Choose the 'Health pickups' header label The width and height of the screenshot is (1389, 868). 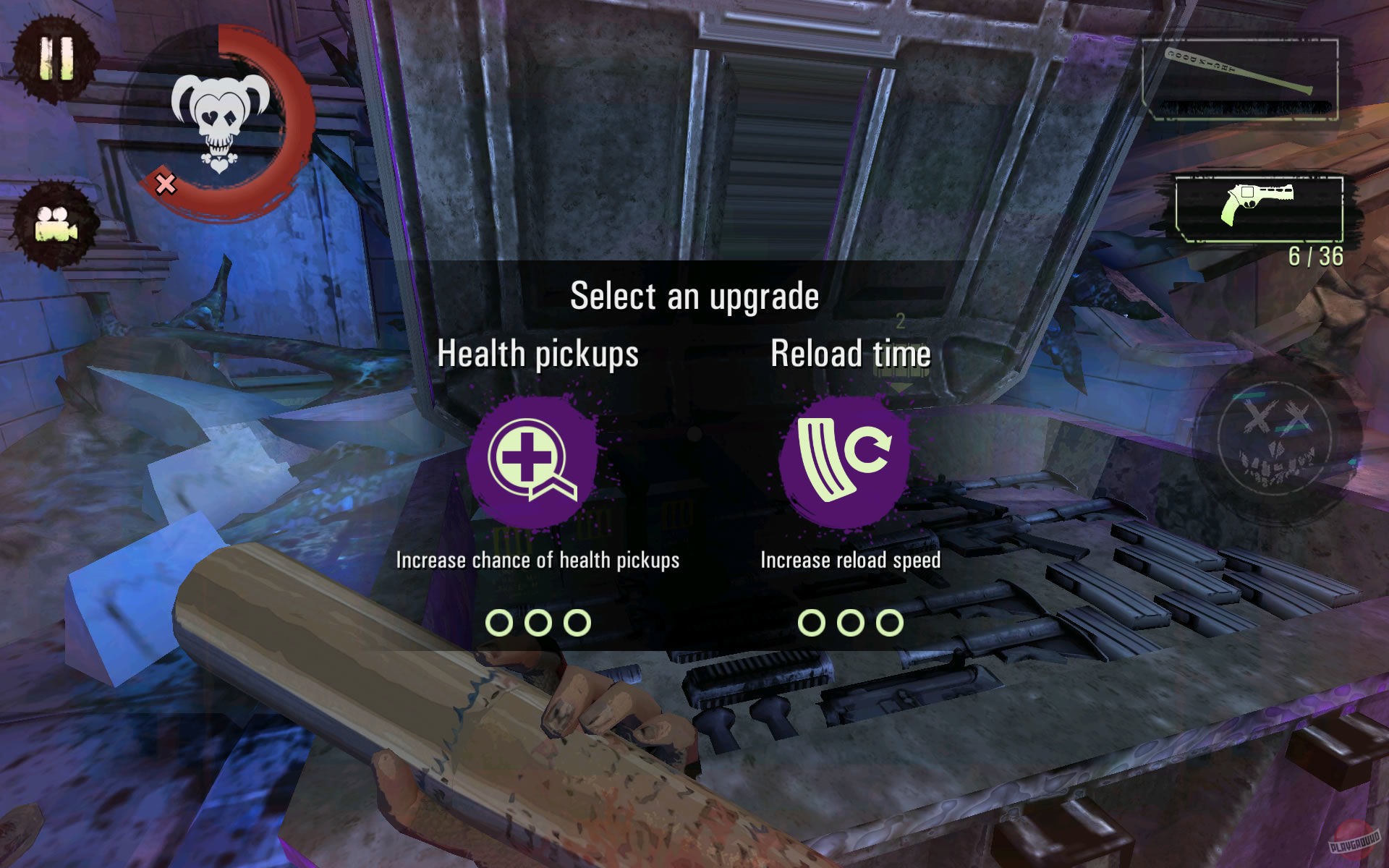[539, 354]
